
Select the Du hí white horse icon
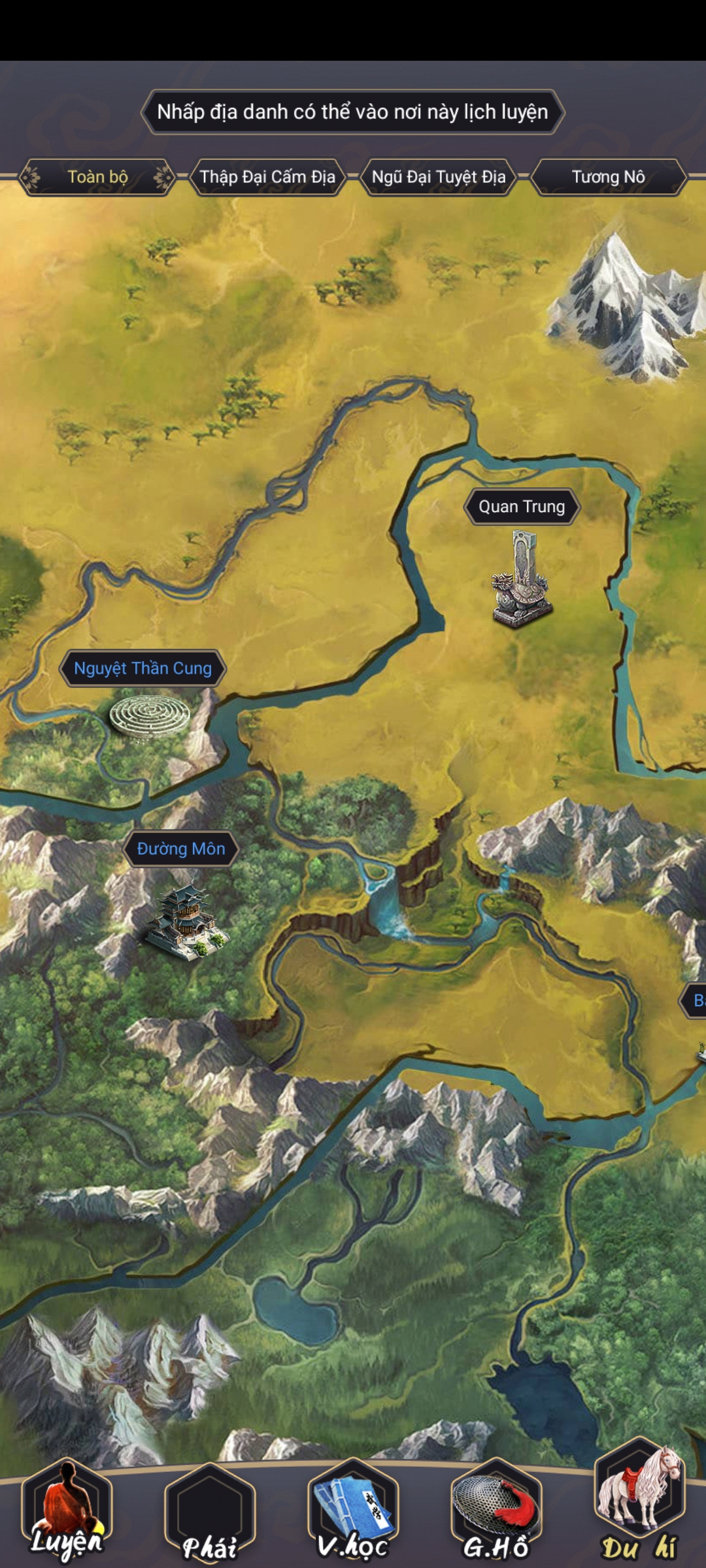[x=639, y=1503]
